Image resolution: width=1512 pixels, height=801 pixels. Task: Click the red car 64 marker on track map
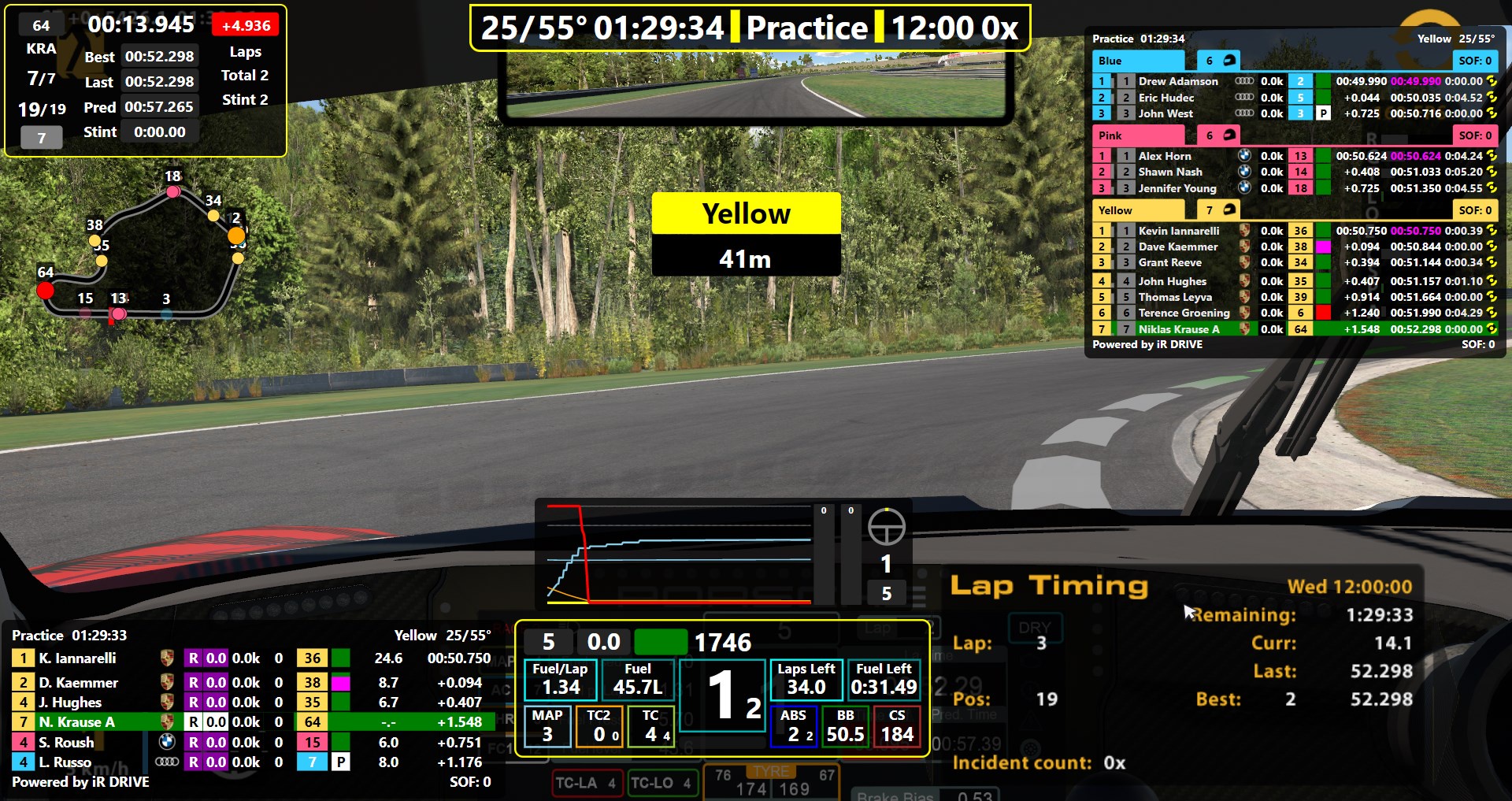(46, 291)
